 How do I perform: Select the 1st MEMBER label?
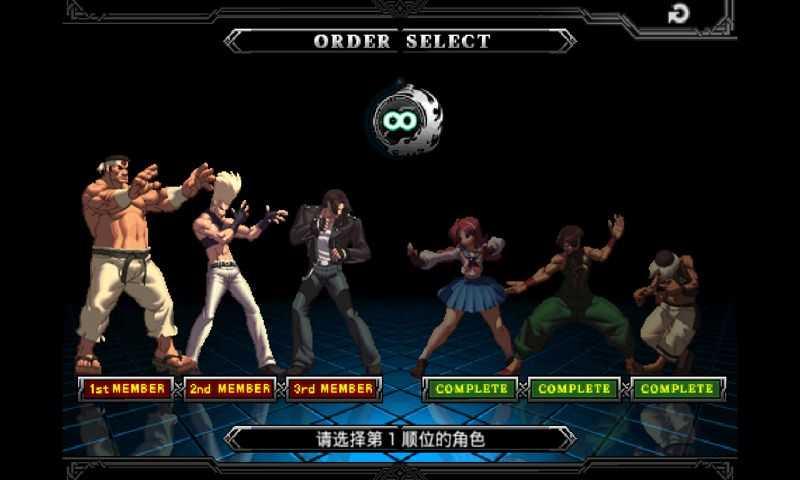coord(125,388)
